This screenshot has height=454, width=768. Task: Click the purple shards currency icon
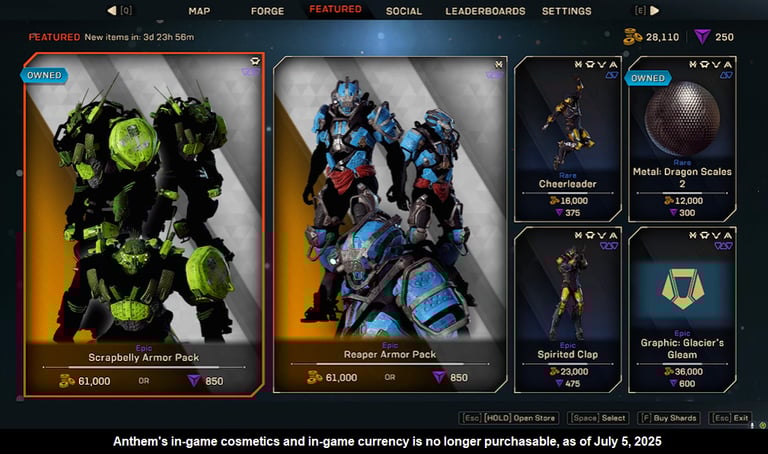click(x=702, y=37)
